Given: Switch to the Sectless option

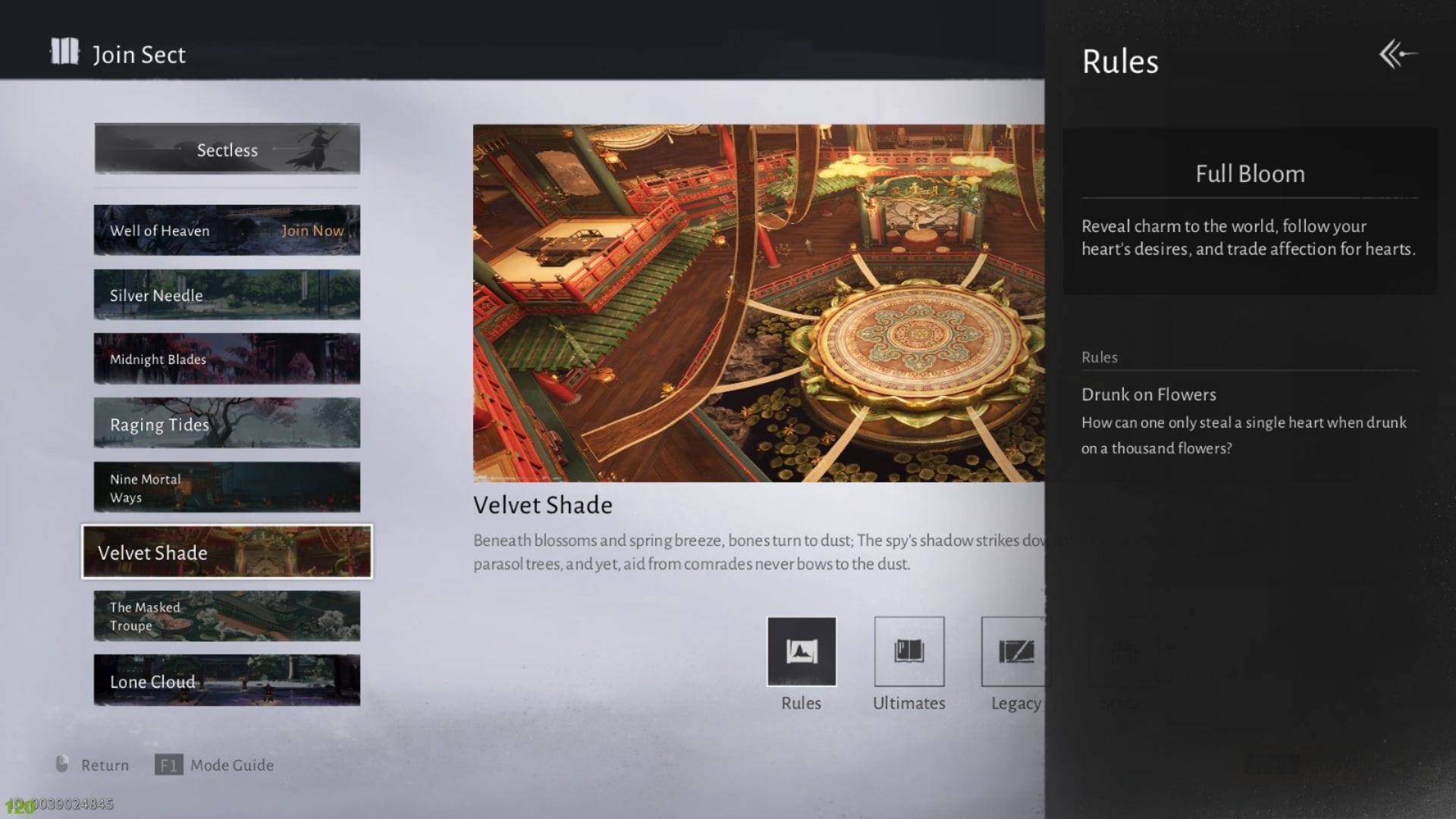Looking at the screenshot, I should pyautogui.click(x=226, y=149).
